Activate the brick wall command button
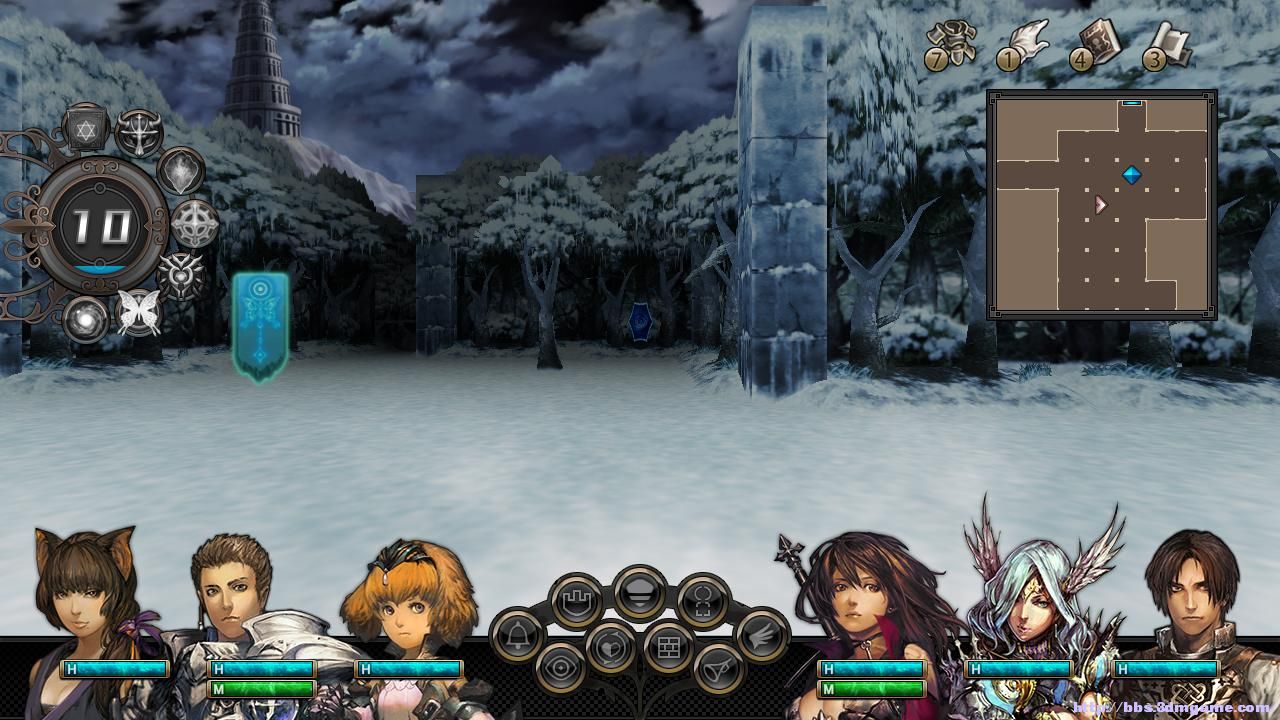The image size is (1280, 720). click(x=669, y=647)
